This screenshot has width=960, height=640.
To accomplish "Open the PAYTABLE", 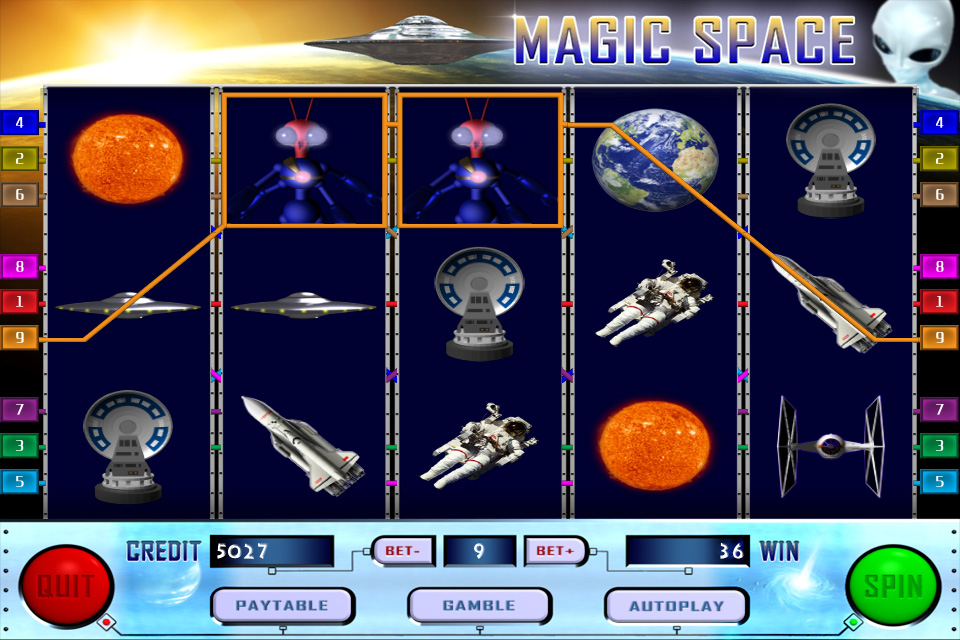I will (282, 605).
